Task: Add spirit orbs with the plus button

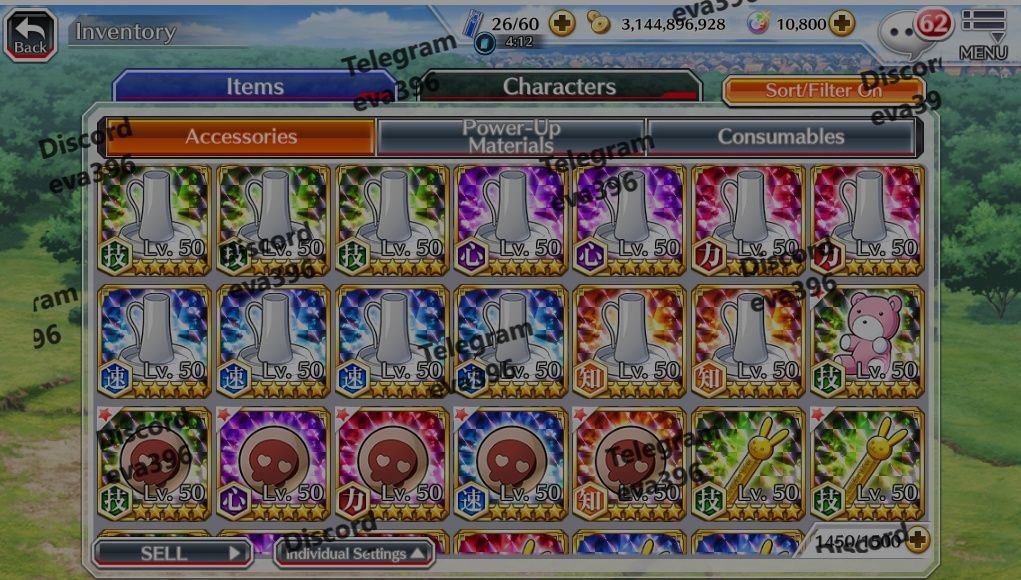Action: (x=842, y=23)
